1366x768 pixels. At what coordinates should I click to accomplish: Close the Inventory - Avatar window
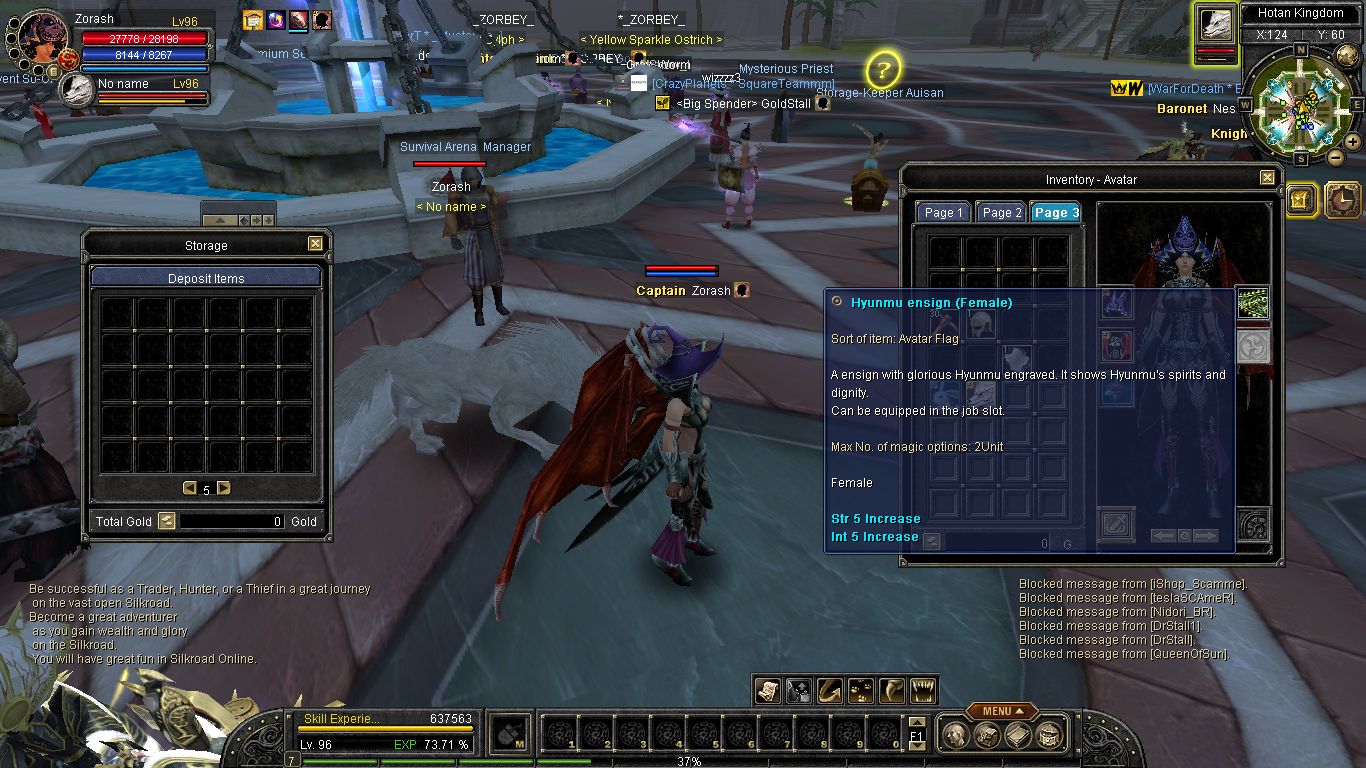[x=1267, y=178]
